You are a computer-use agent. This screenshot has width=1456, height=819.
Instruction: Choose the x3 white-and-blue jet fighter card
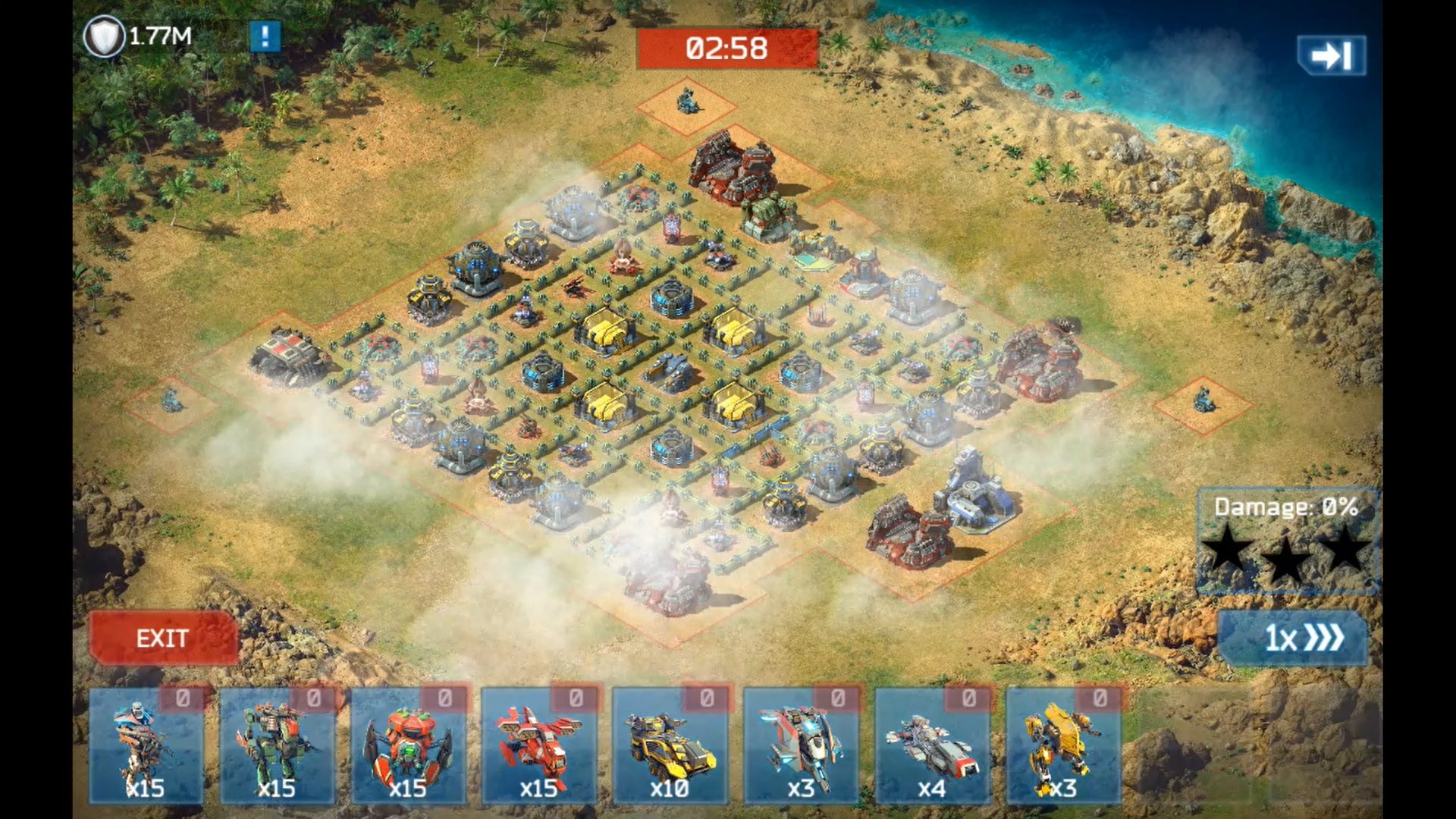[801, 745]
